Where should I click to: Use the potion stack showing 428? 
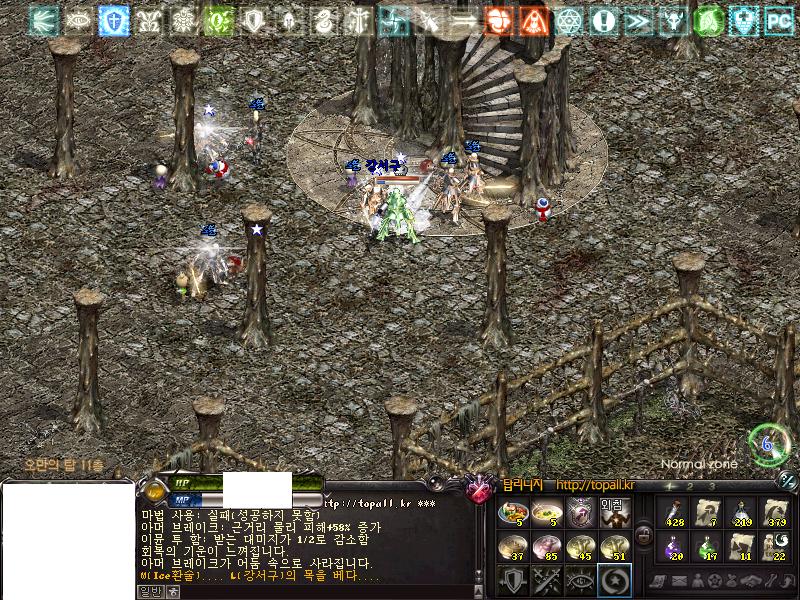click(x=674, y=513)
